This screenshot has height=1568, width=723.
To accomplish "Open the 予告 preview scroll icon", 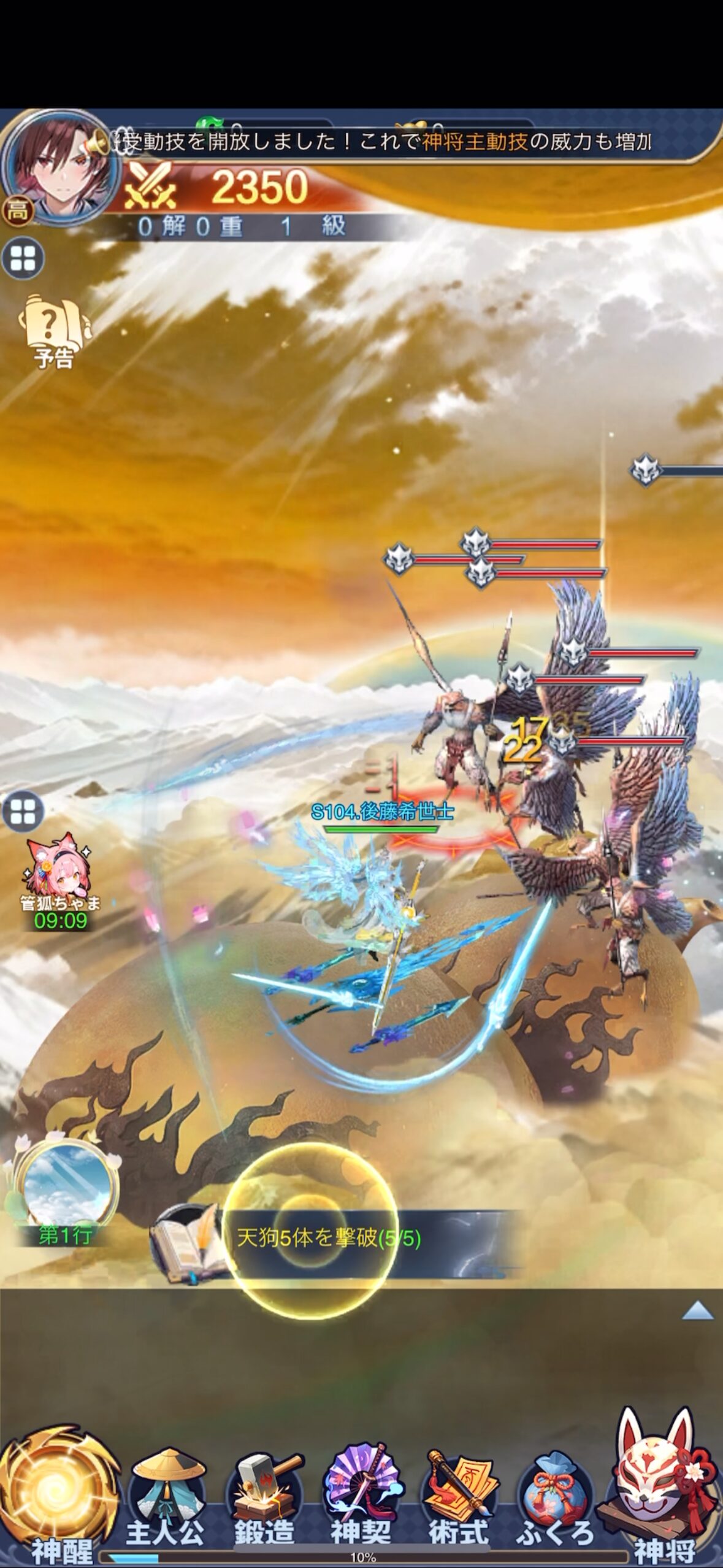I will tap(54, 331).
